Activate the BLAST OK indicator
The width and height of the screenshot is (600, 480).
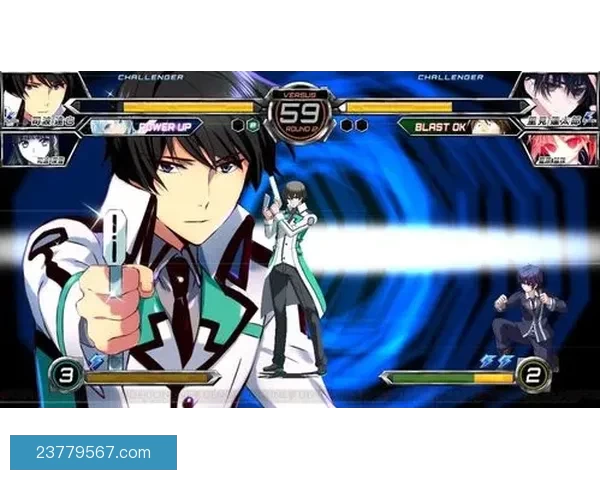[436, 127]
